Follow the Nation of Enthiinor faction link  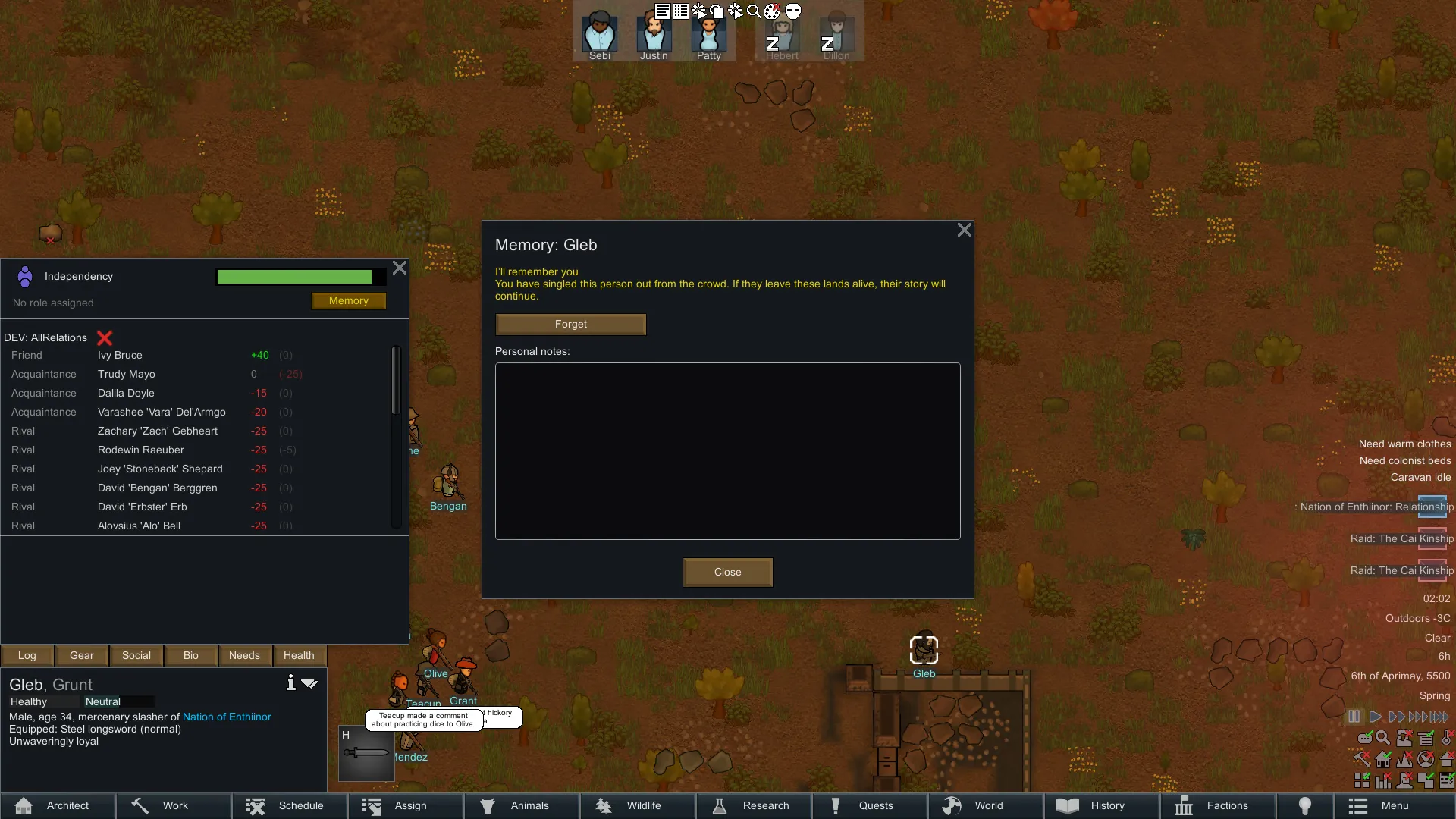(227, 717)
